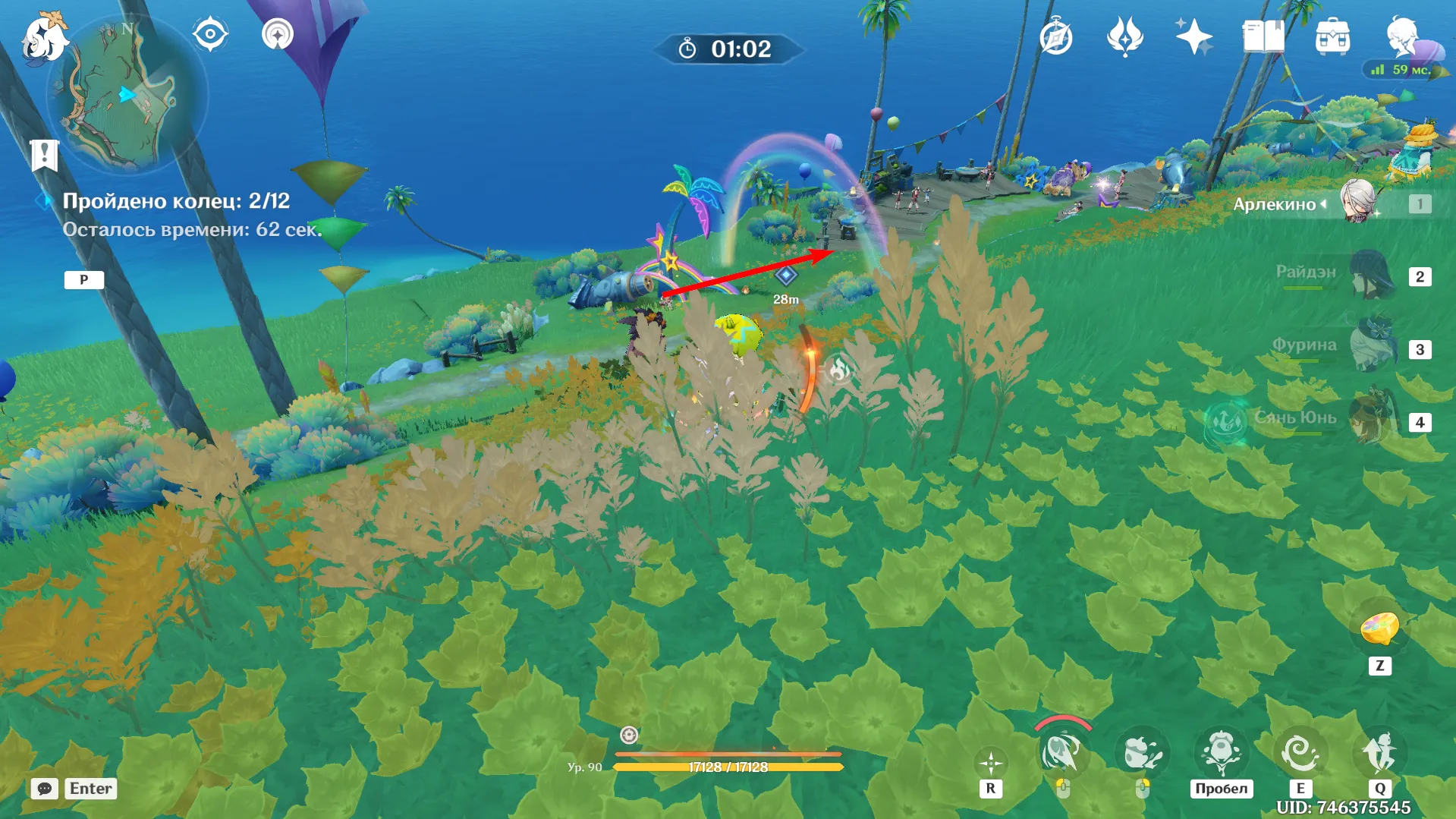Click the multiplayer signal icon
1456x819 pixels.
pos(276,33)
